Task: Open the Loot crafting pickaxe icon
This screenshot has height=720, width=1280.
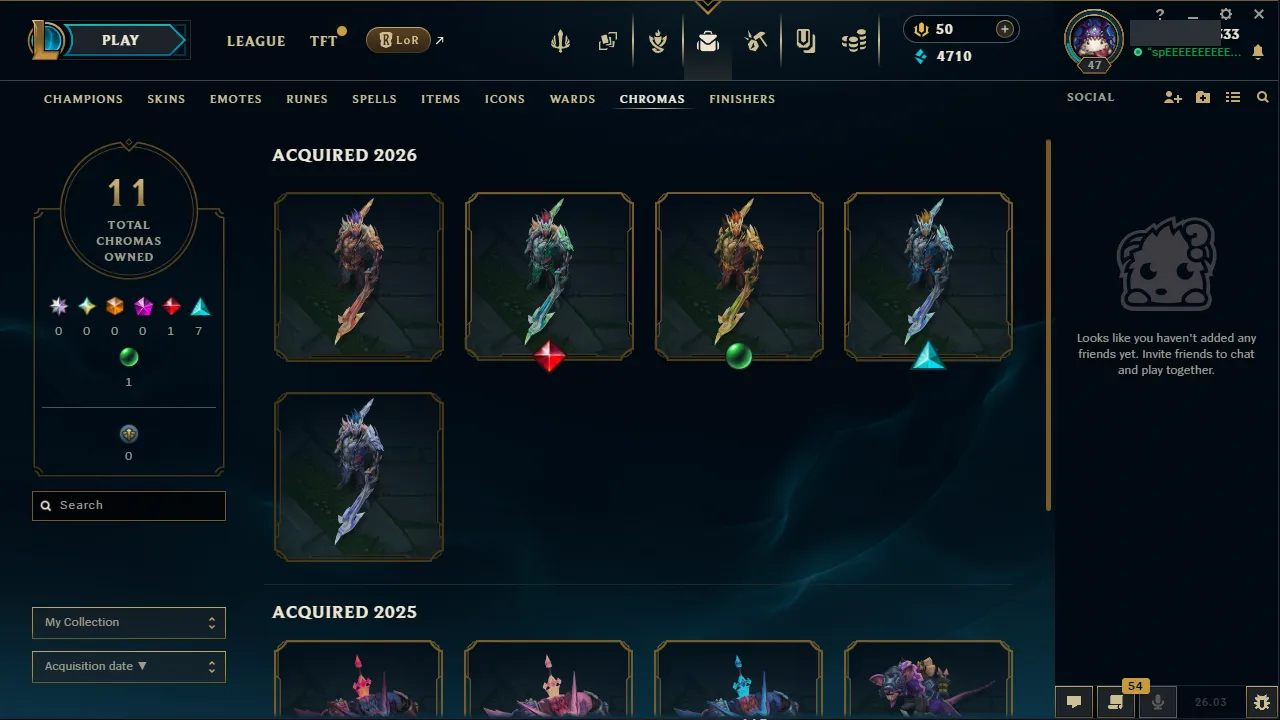Action: tap(756, 40)
